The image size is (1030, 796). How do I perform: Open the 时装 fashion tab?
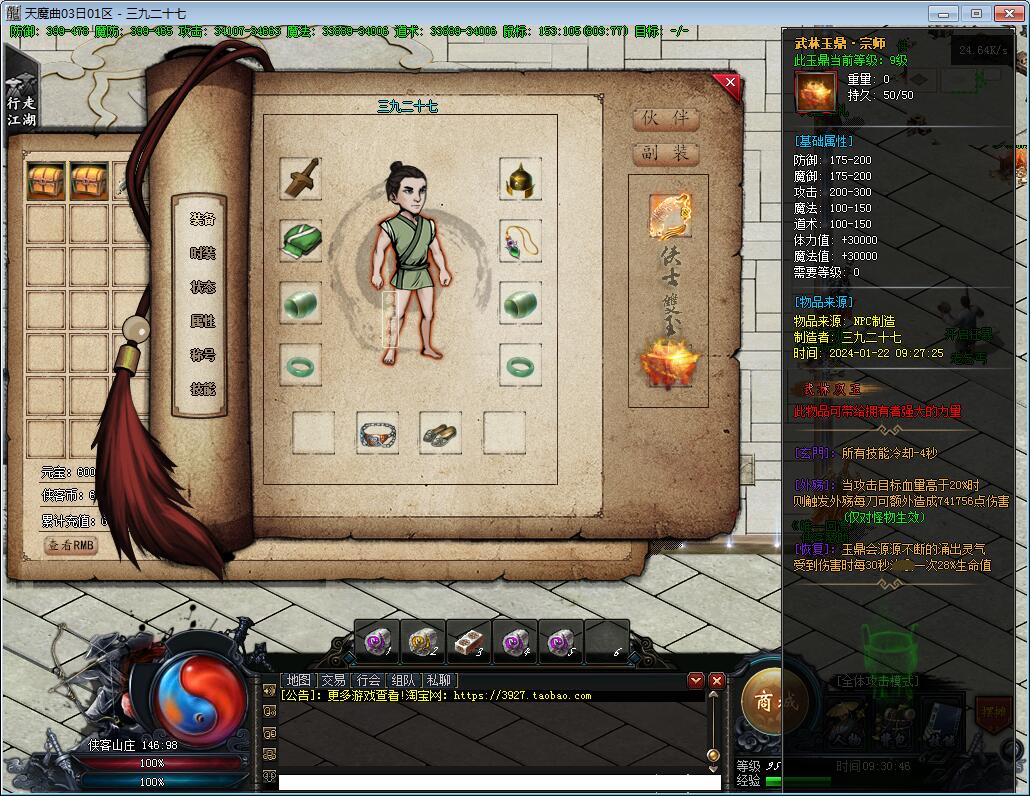(x=203, y=254)
